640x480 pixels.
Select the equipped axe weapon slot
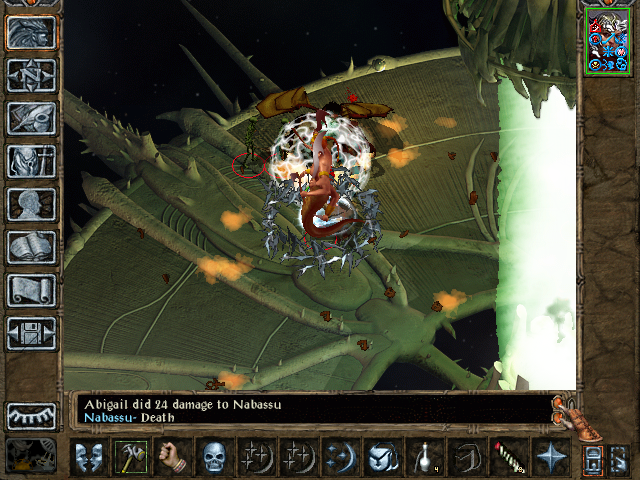pos(130,457)
